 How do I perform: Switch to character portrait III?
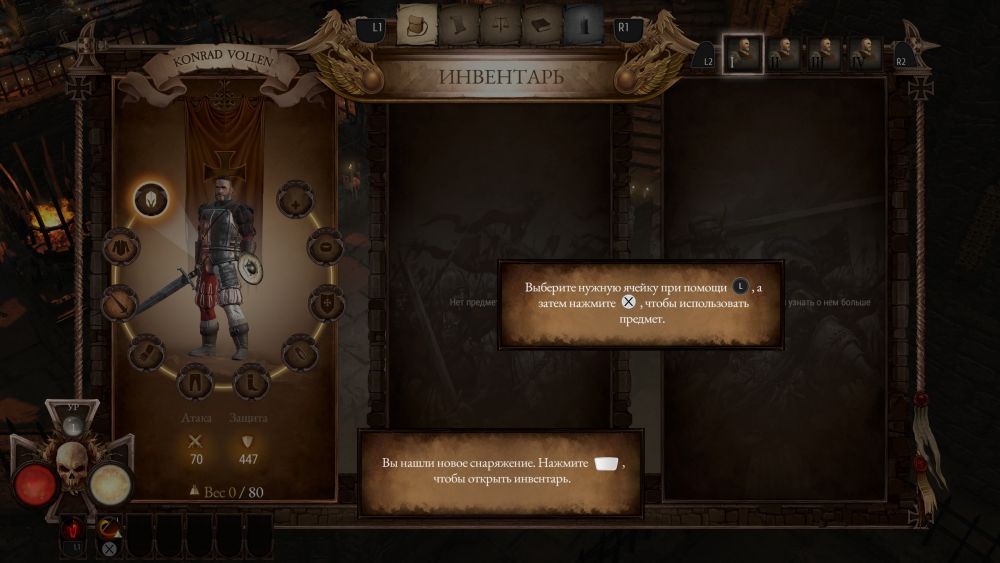(x=826, y=51)
